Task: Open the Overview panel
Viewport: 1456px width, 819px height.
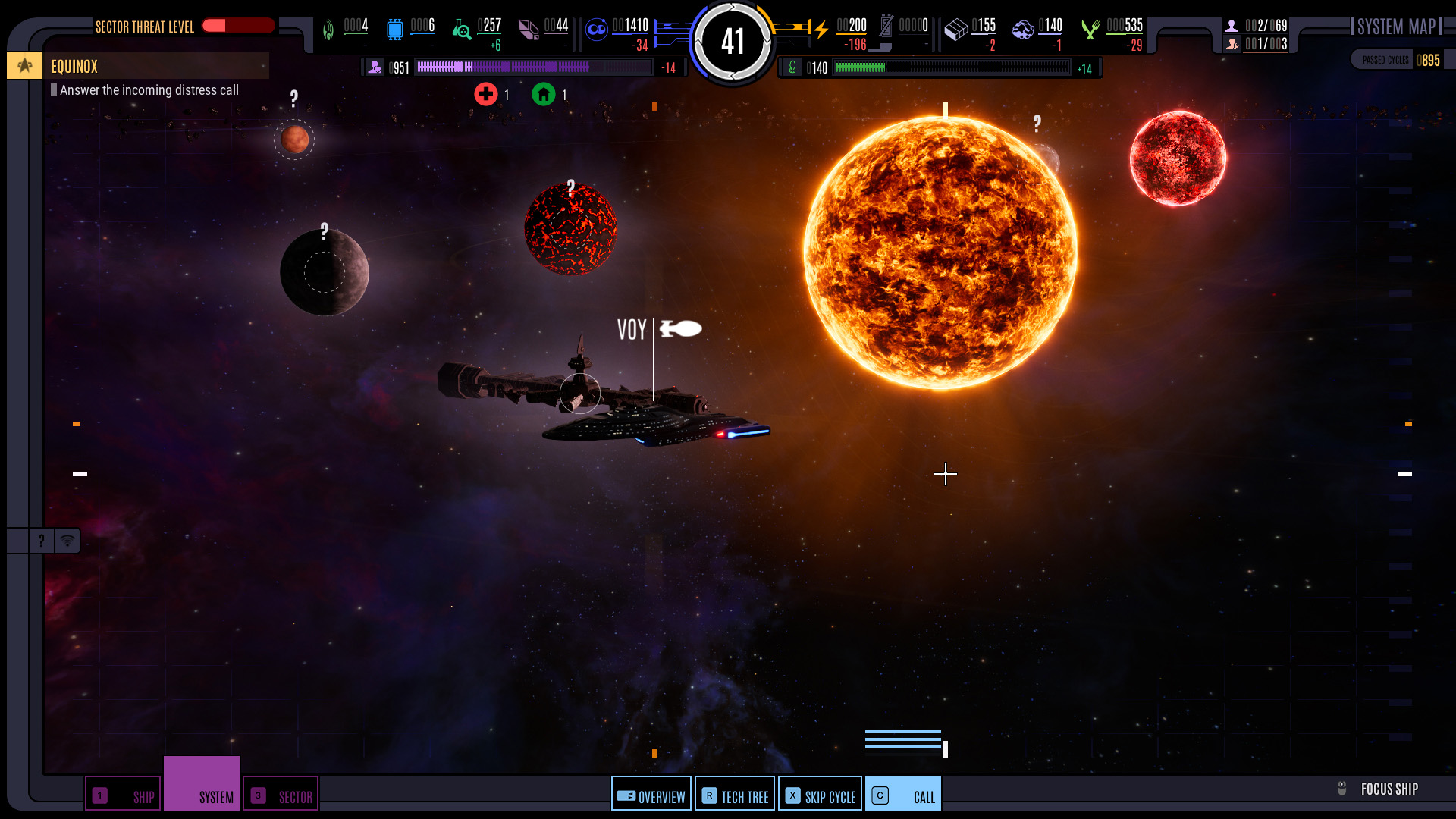Action: [651, 795]
